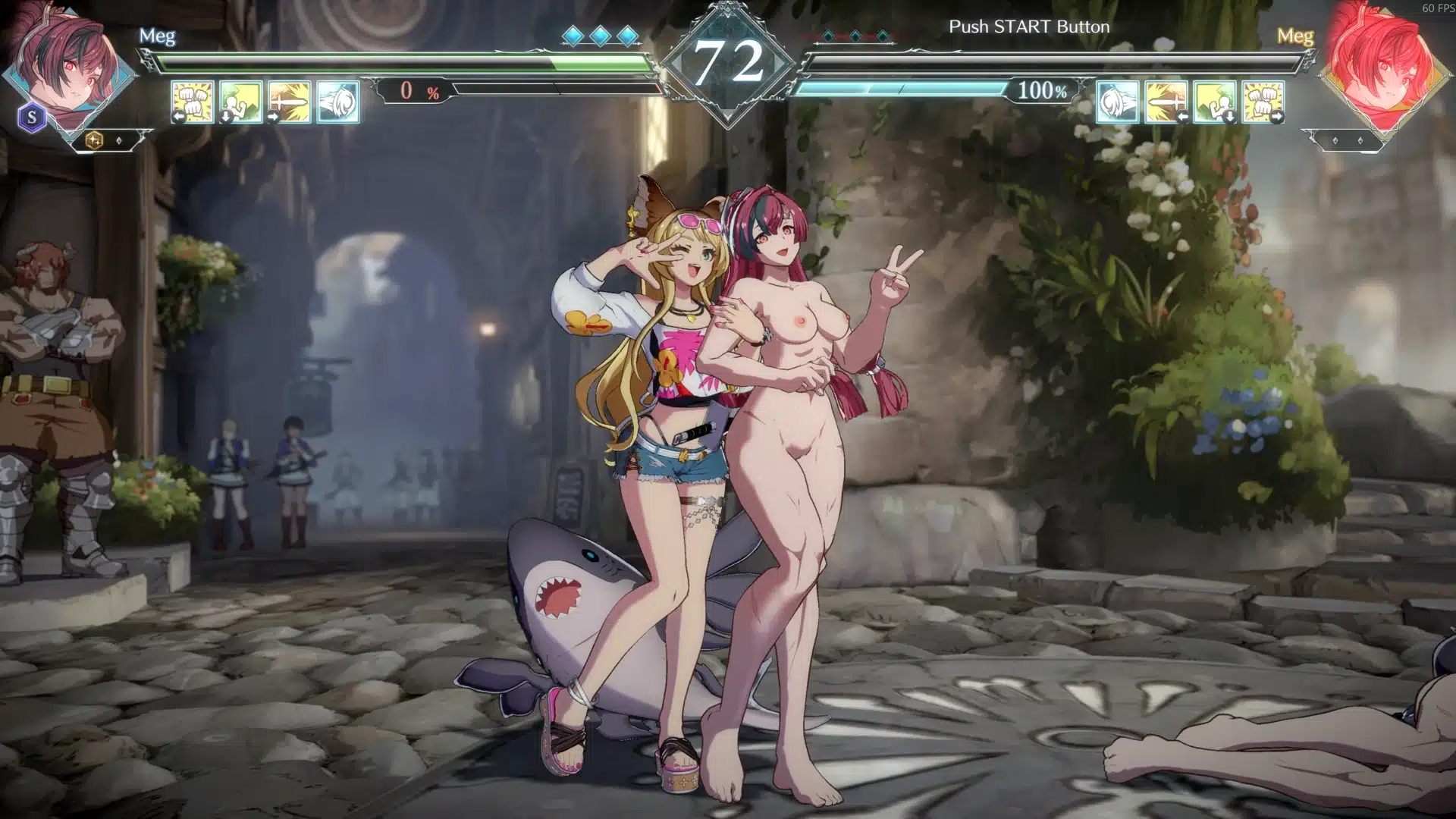Click Player 1's blue-white unique skill icon
The image size is (1456, 819).
tap(338, 102)
